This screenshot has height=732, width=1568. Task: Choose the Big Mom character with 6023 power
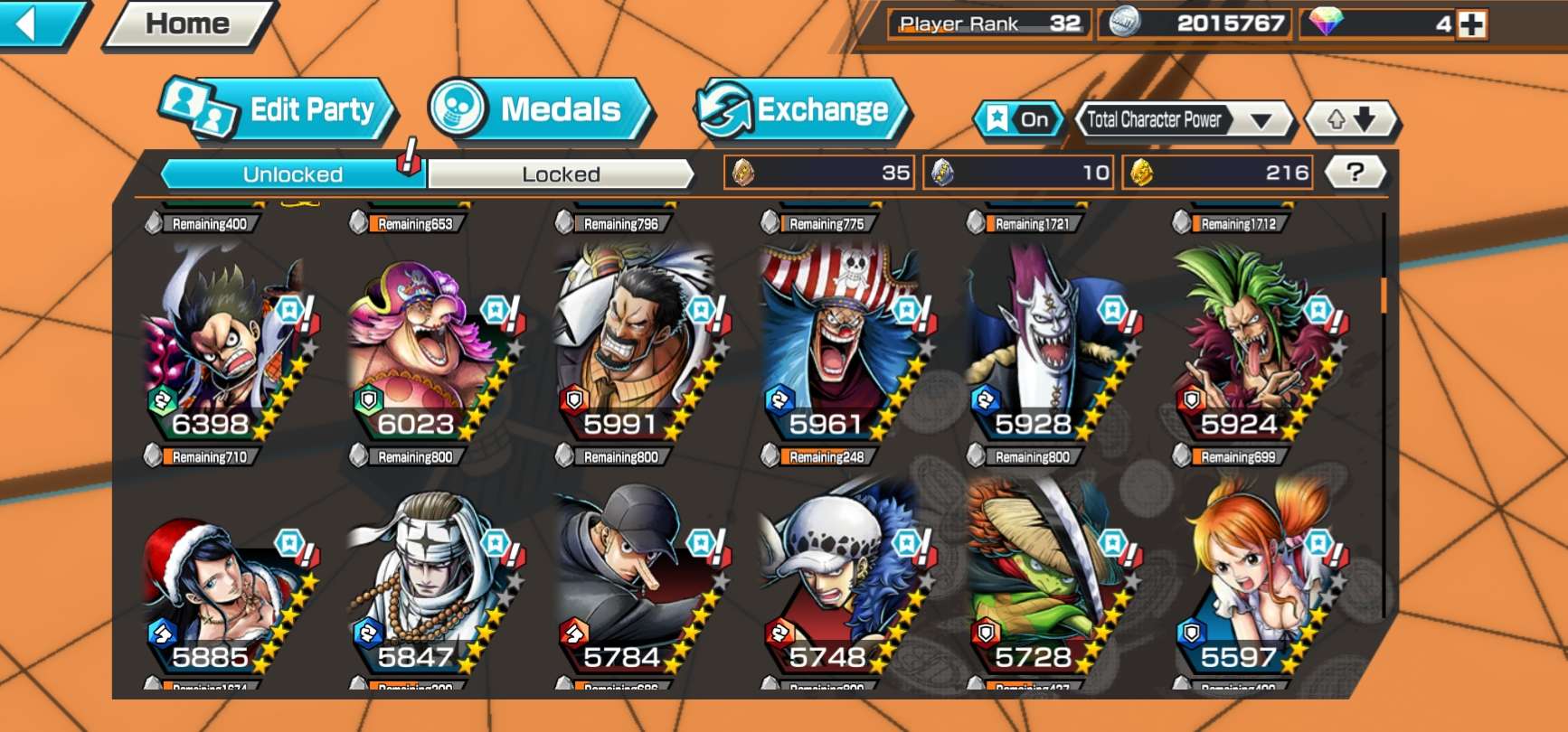tap(430, 343)
